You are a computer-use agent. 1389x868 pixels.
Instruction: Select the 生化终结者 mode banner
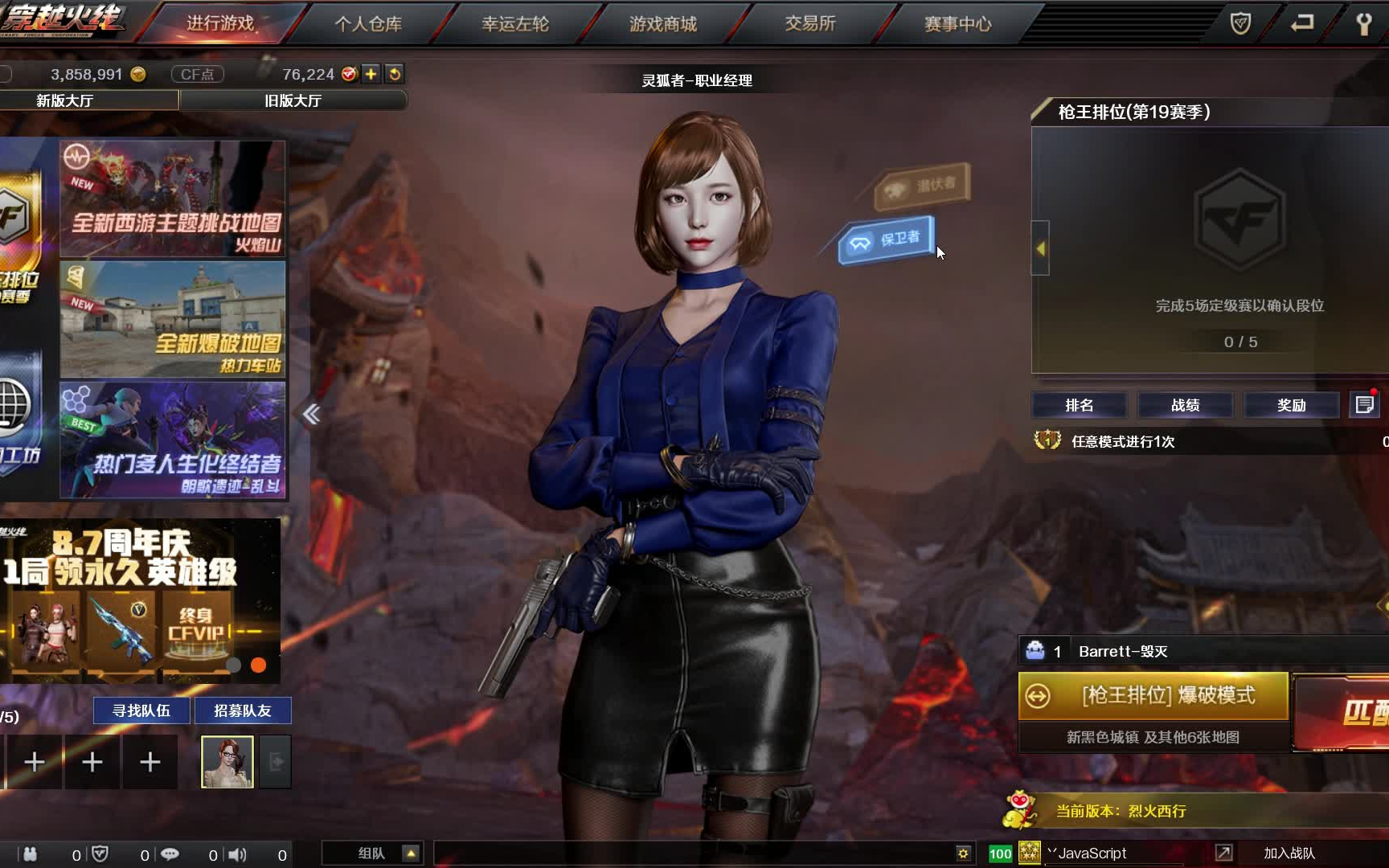click(173, 440)
